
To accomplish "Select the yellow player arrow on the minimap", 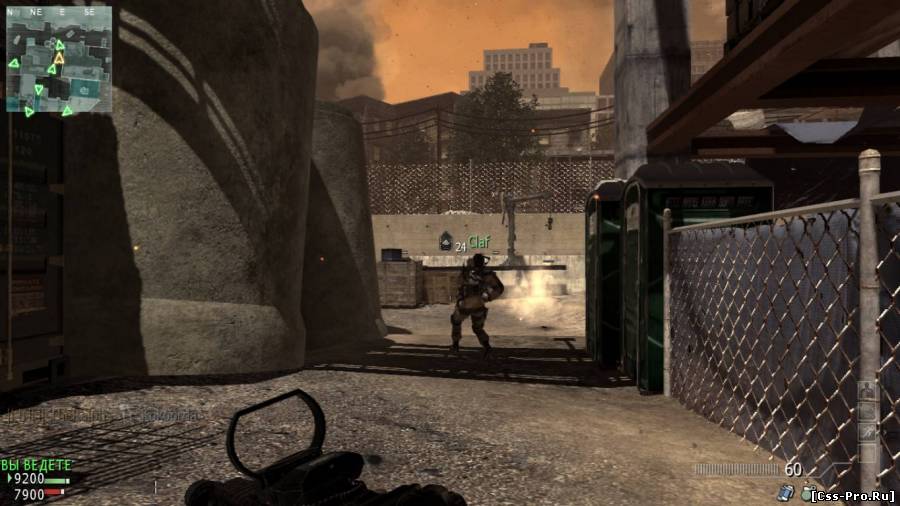I will [x=58, y=58].
